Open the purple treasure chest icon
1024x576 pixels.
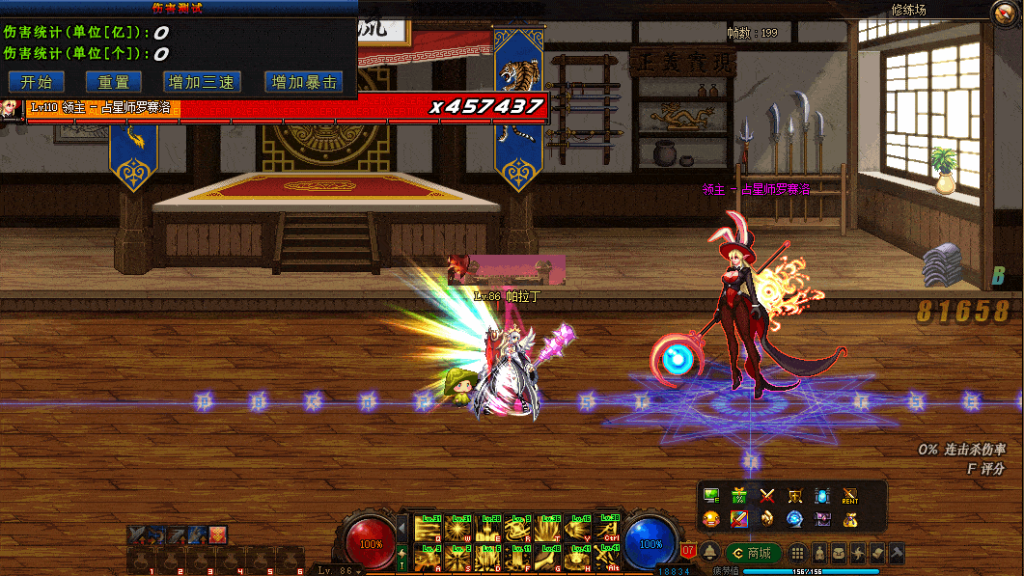tap(822, 519)
